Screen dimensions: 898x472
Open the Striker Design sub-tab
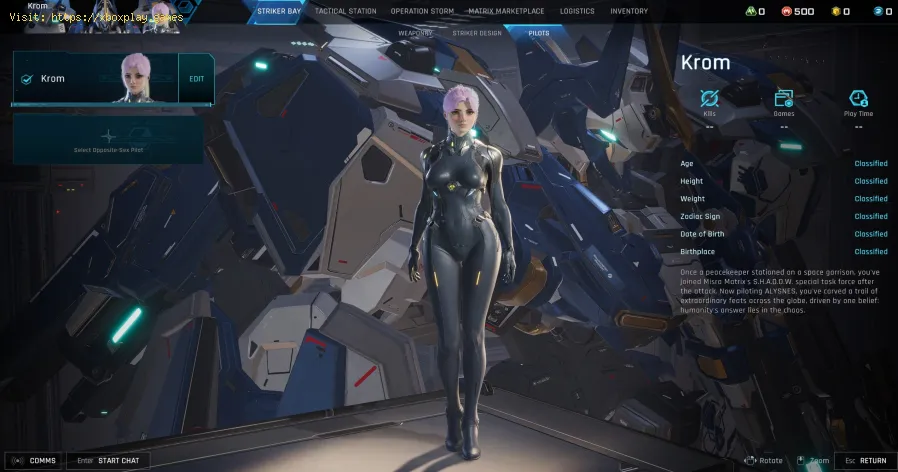(477, 33)
